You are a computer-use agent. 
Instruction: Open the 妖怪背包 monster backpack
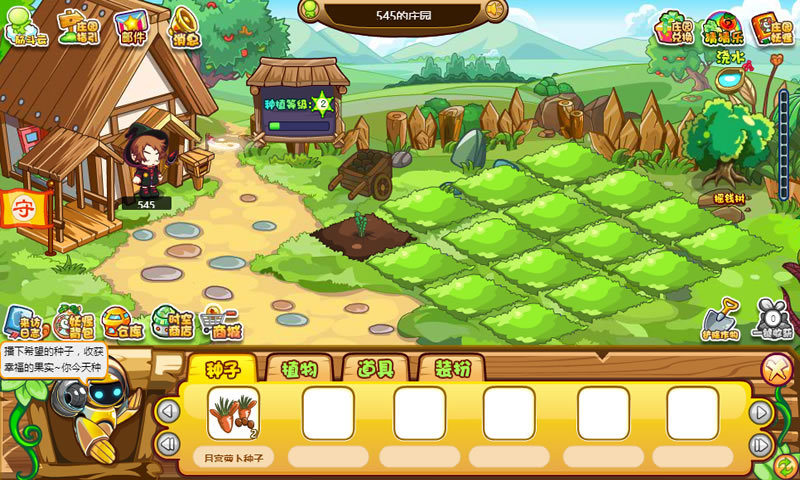[71, 322]
